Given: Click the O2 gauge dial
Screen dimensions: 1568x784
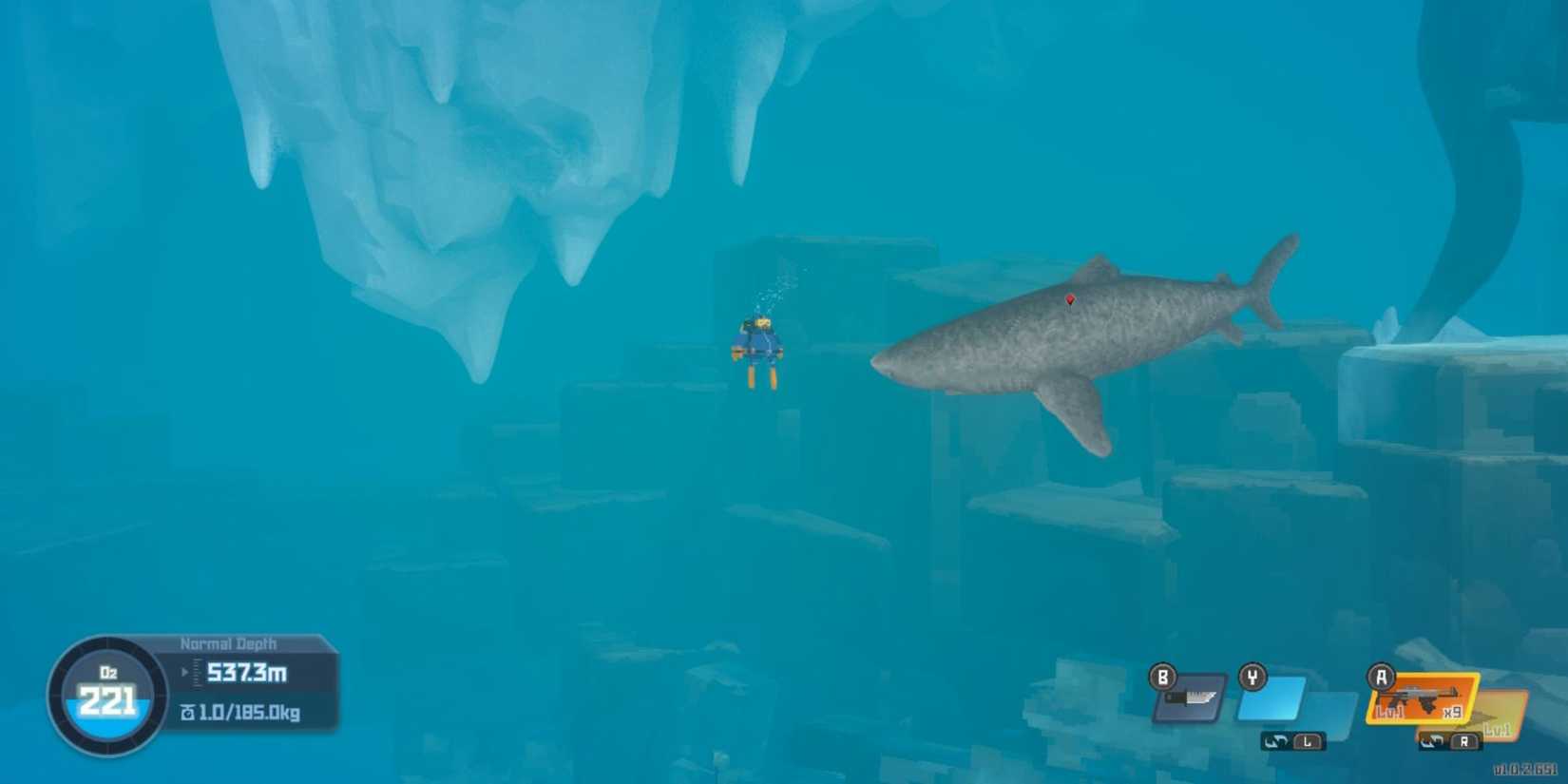Looking at the screenshot, I should 106,692.
